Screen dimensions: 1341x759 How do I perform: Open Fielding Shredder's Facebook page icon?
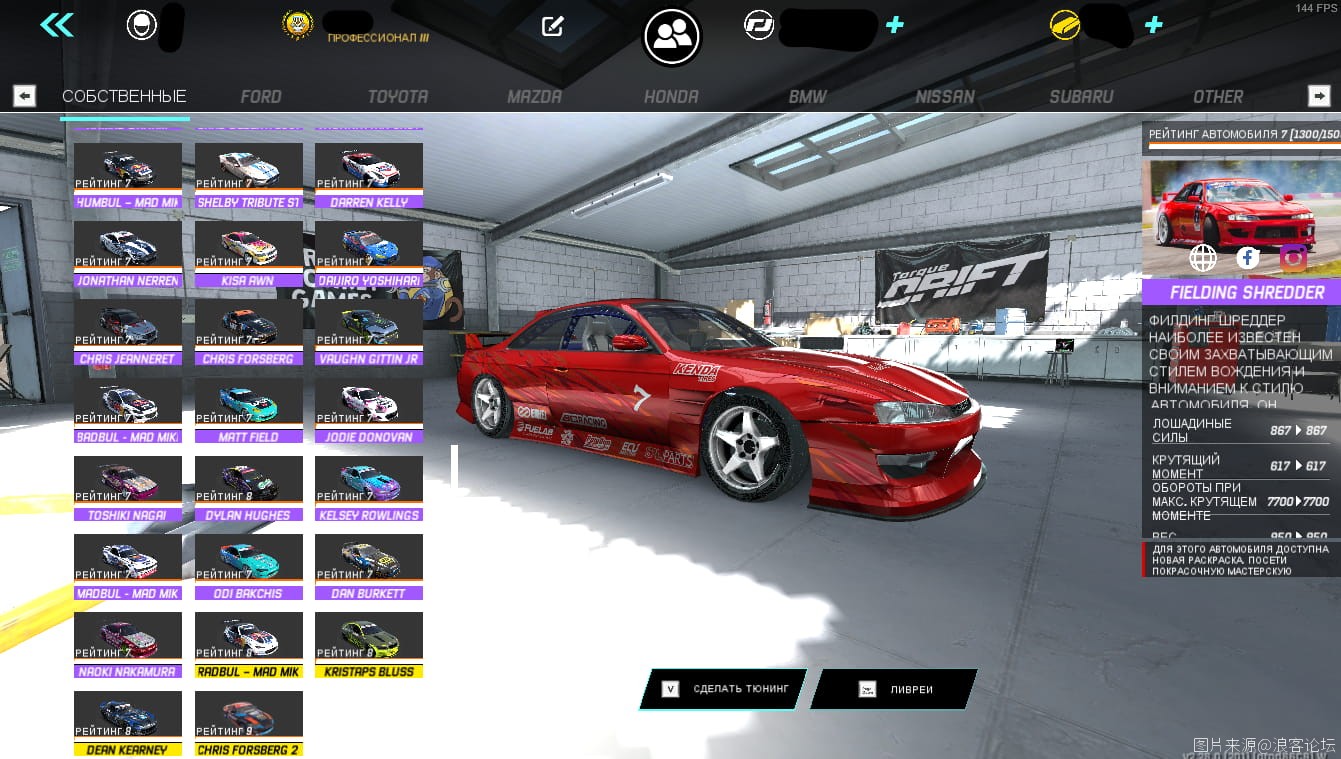(x=1248, y=259)
